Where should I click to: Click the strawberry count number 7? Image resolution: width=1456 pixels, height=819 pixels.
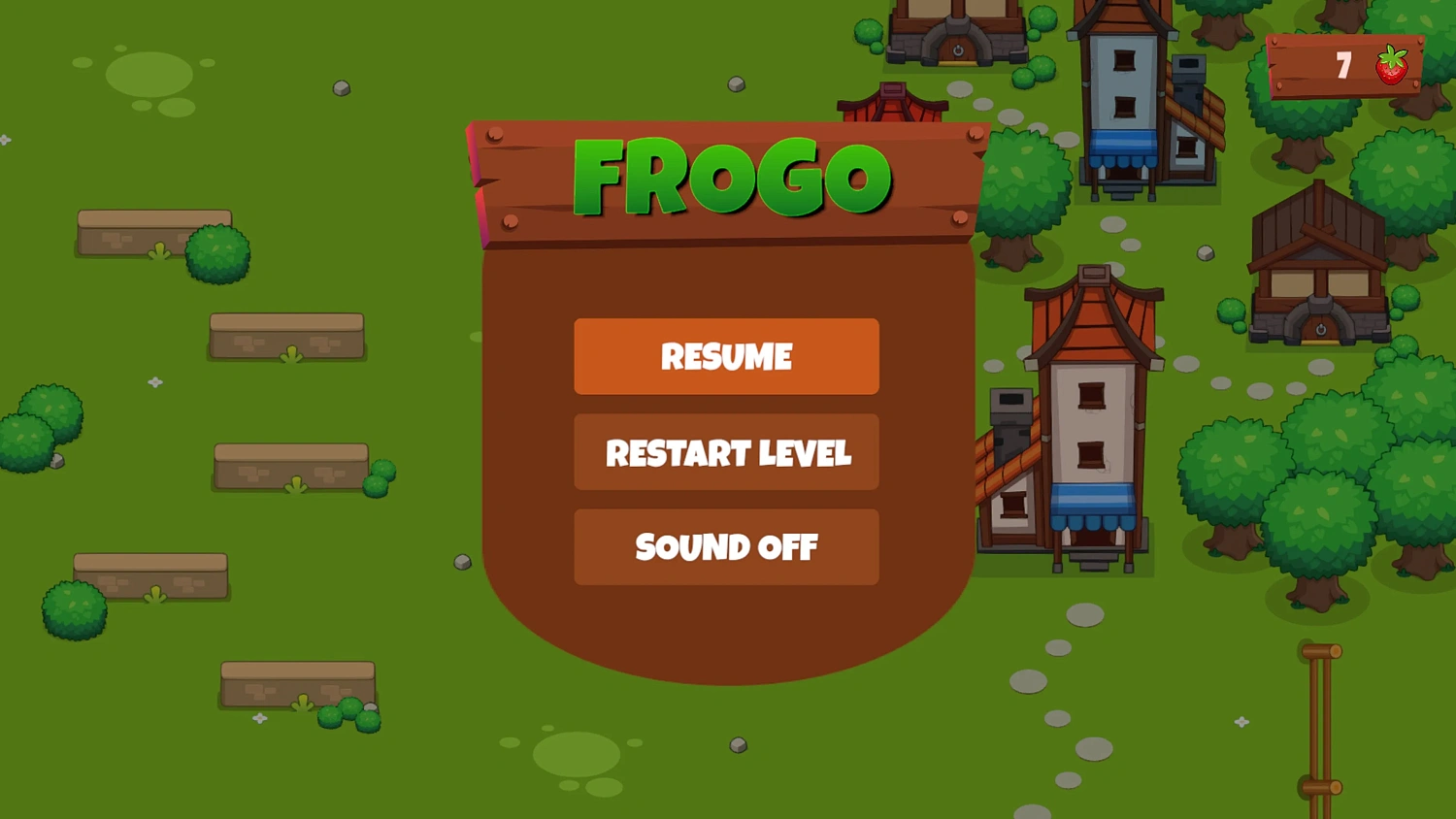coord(1344,66)
